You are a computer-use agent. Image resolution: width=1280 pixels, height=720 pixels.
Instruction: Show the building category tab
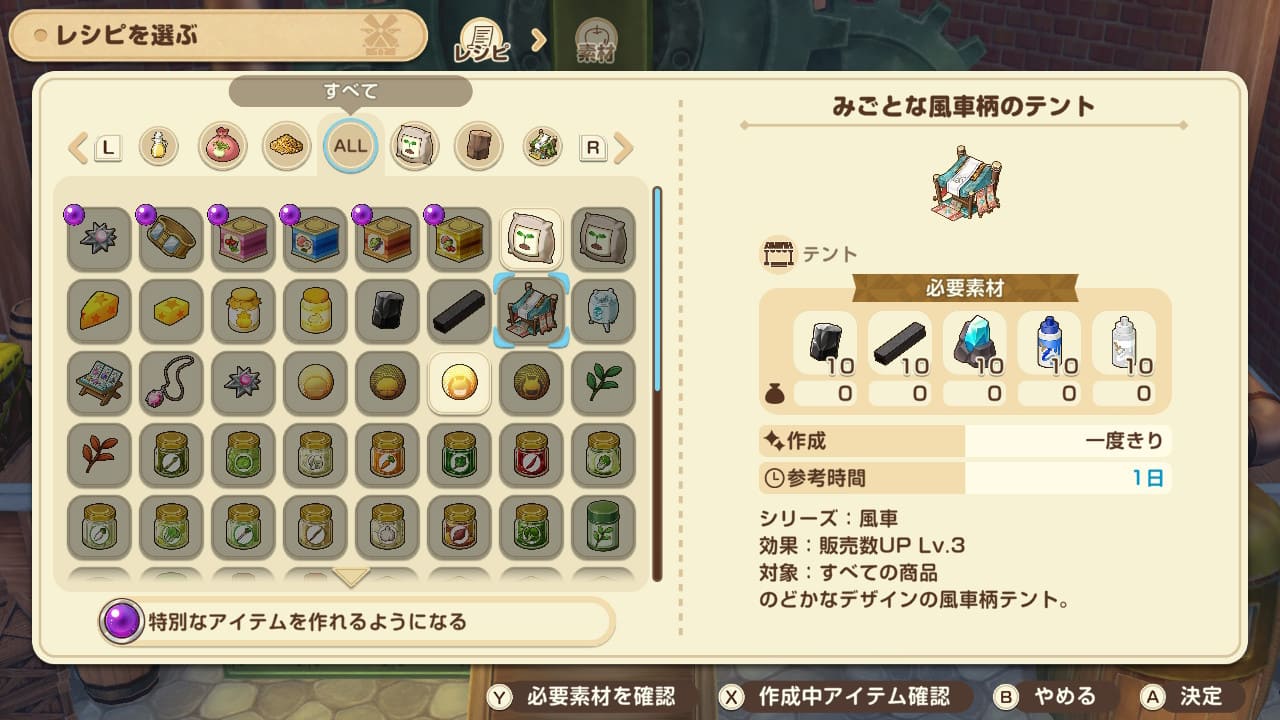(542, 146)
